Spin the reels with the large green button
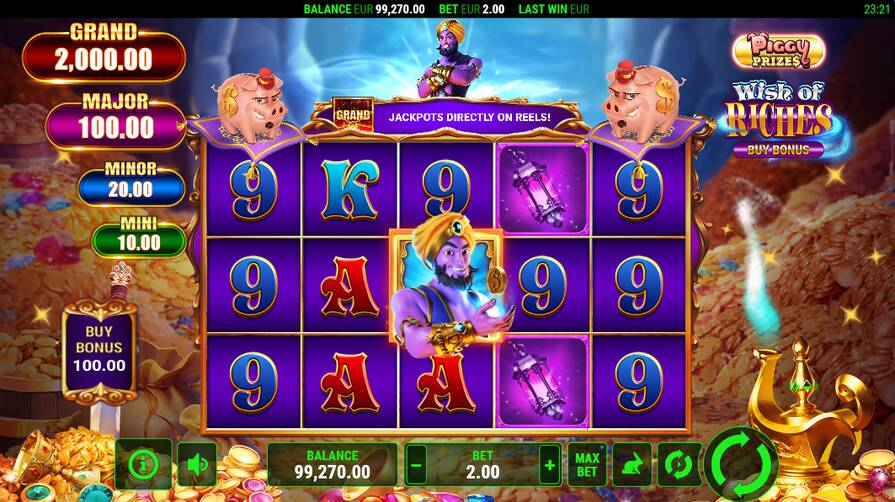This screenshot has width=895, height=502. (741, 463)
